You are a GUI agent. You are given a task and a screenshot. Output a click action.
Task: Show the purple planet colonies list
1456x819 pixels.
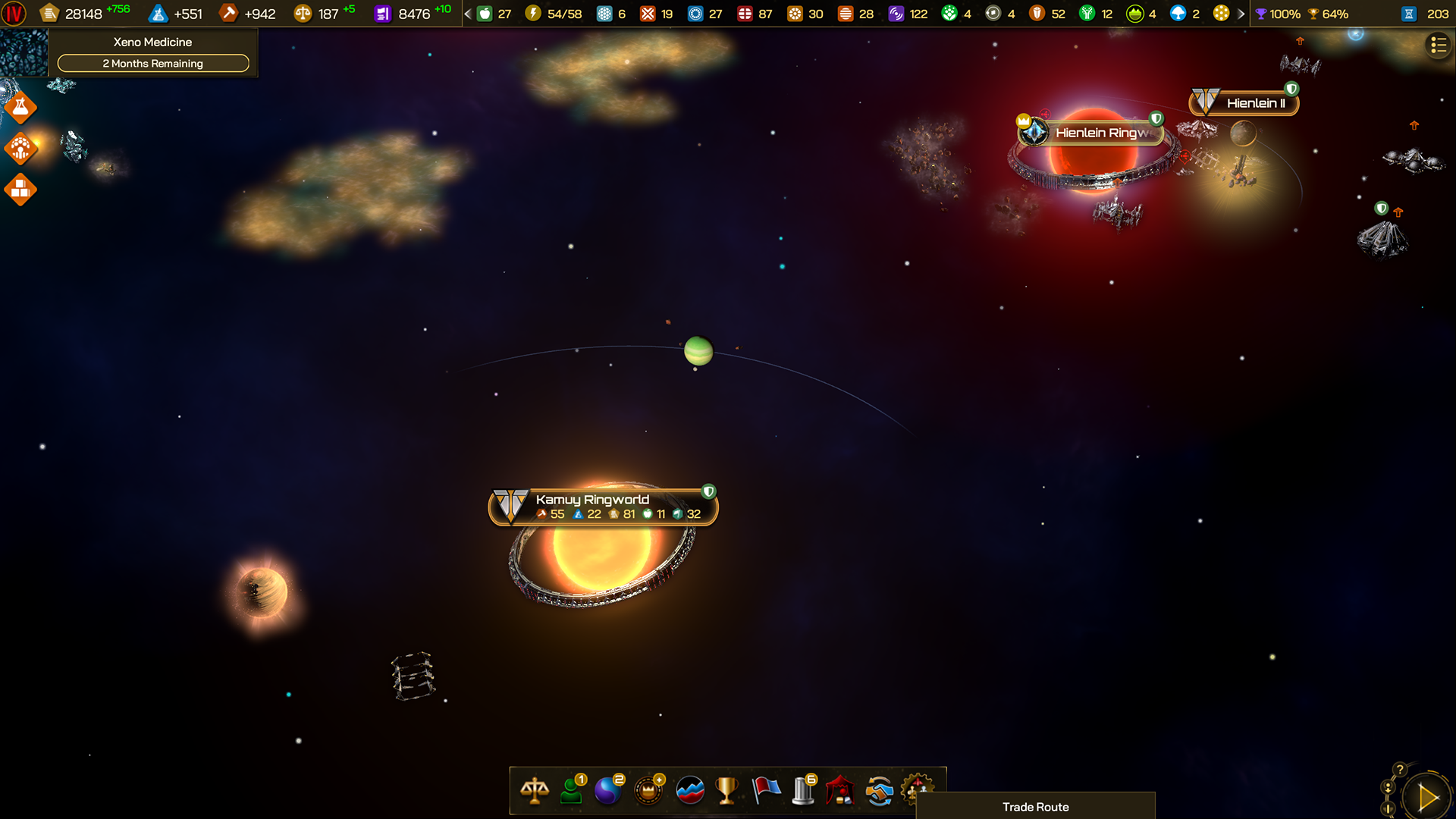point(608,791)
